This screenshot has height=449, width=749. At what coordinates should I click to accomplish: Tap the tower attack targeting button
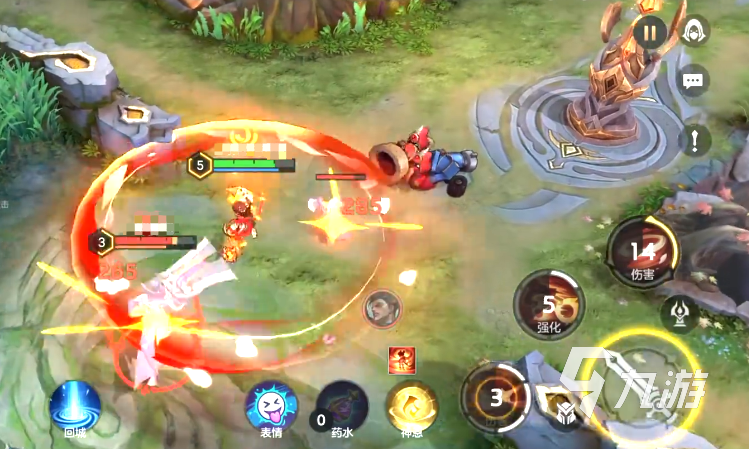tap(681, 313)
